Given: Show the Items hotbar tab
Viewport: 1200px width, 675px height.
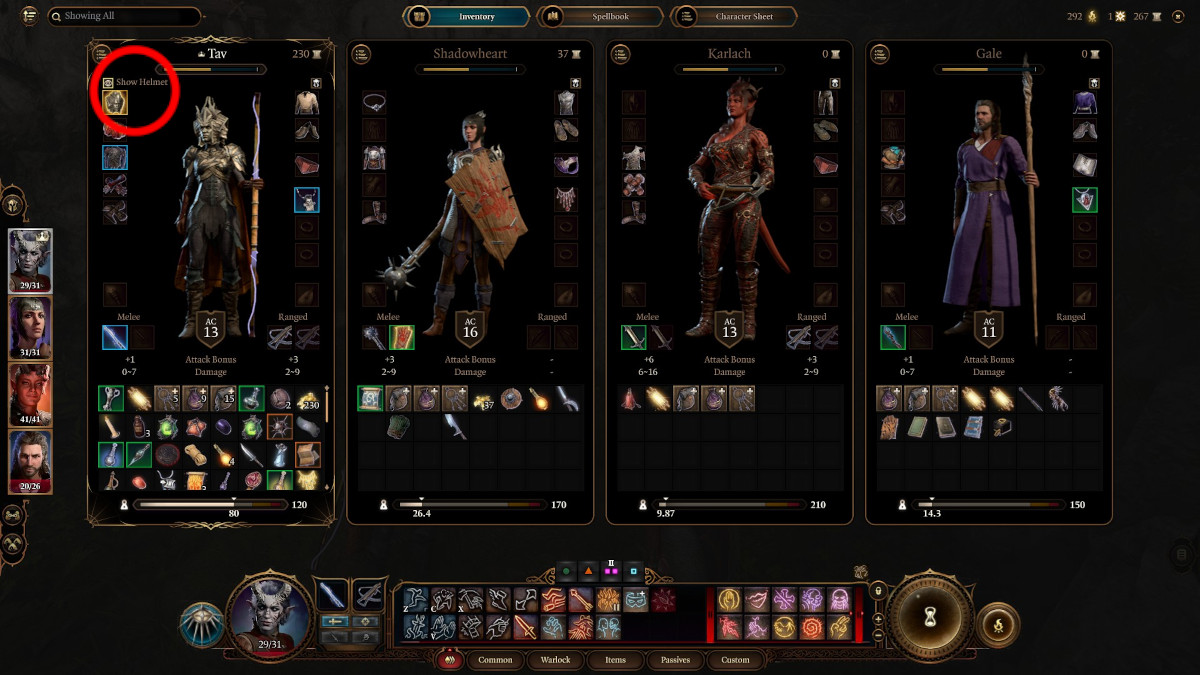Looking at the screenshot, I should (615, 660).
